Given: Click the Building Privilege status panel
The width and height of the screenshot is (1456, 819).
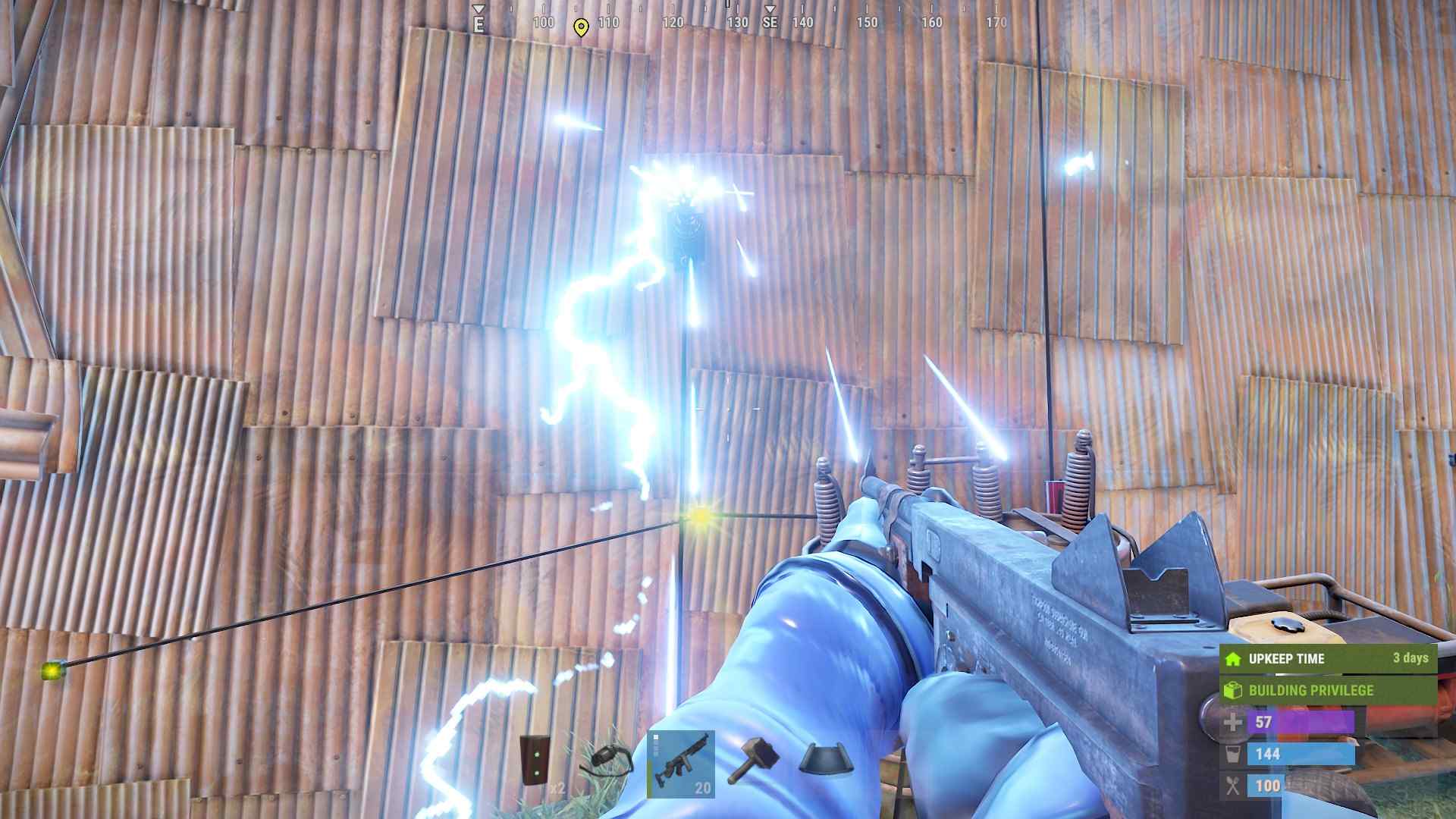Looking at the screenshot, I should [x=1327, y=690].
